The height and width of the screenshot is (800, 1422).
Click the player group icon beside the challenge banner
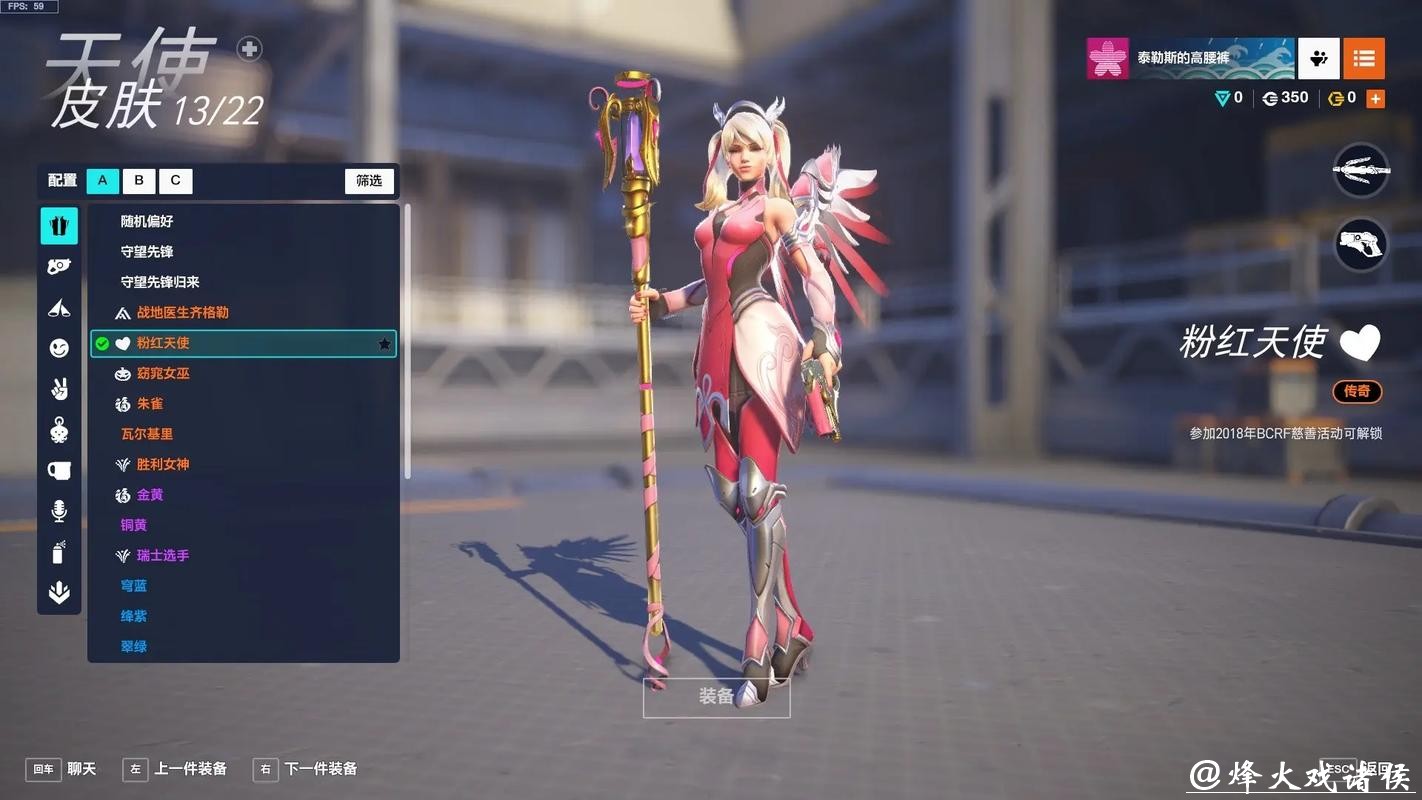(1318, 59)
